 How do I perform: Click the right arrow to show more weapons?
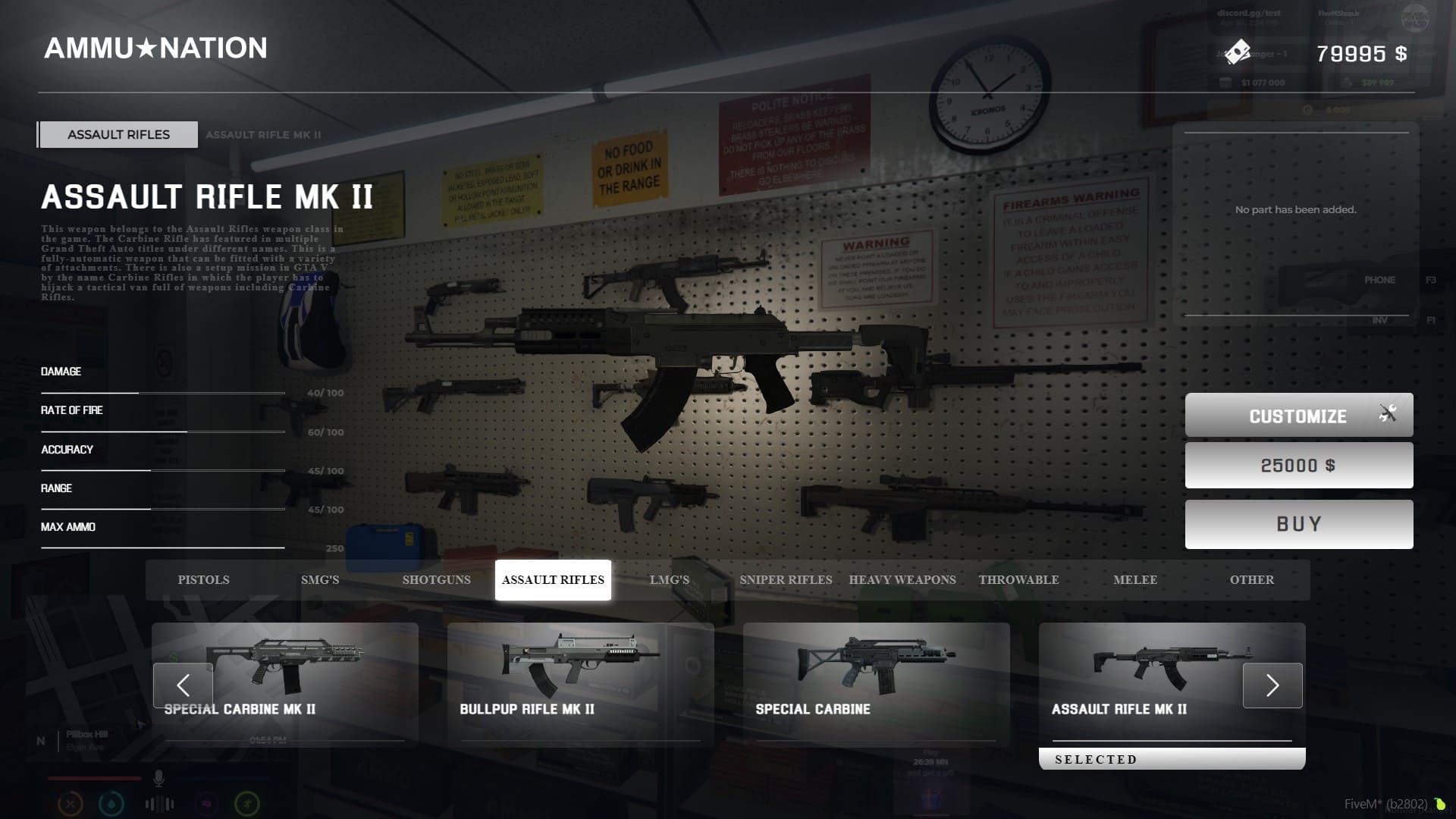[x=1272, y=686]
